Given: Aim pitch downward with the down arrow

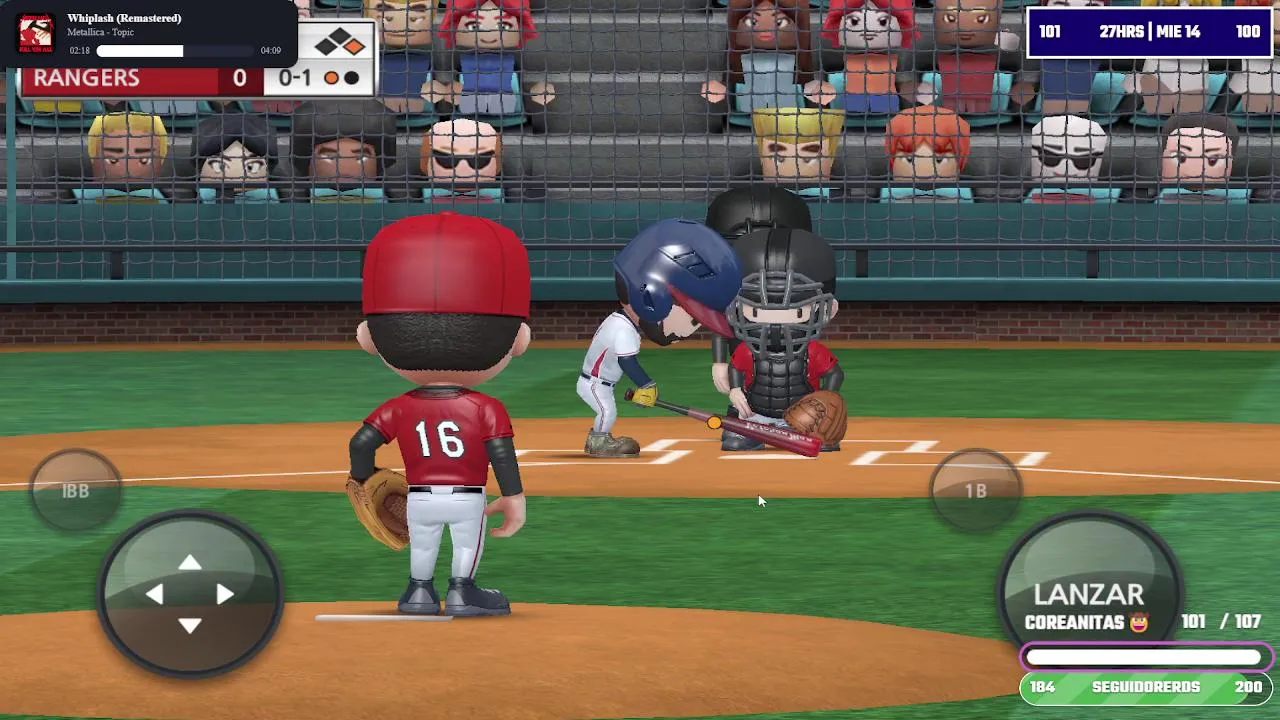Looking at the screenshot, I should coord(190,626).
